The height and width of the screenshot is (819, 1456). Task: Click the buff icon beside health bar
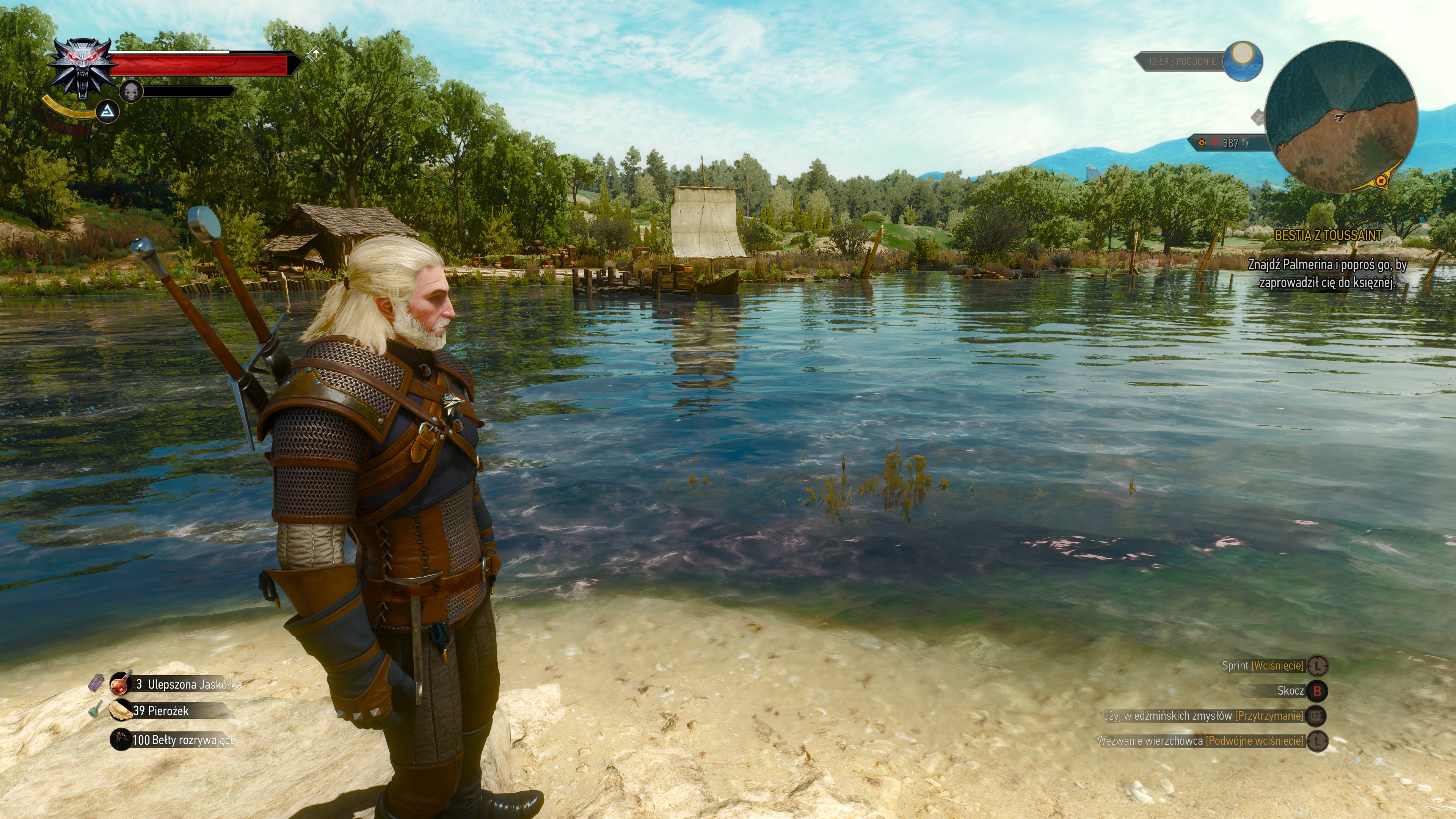click(315, 54)
